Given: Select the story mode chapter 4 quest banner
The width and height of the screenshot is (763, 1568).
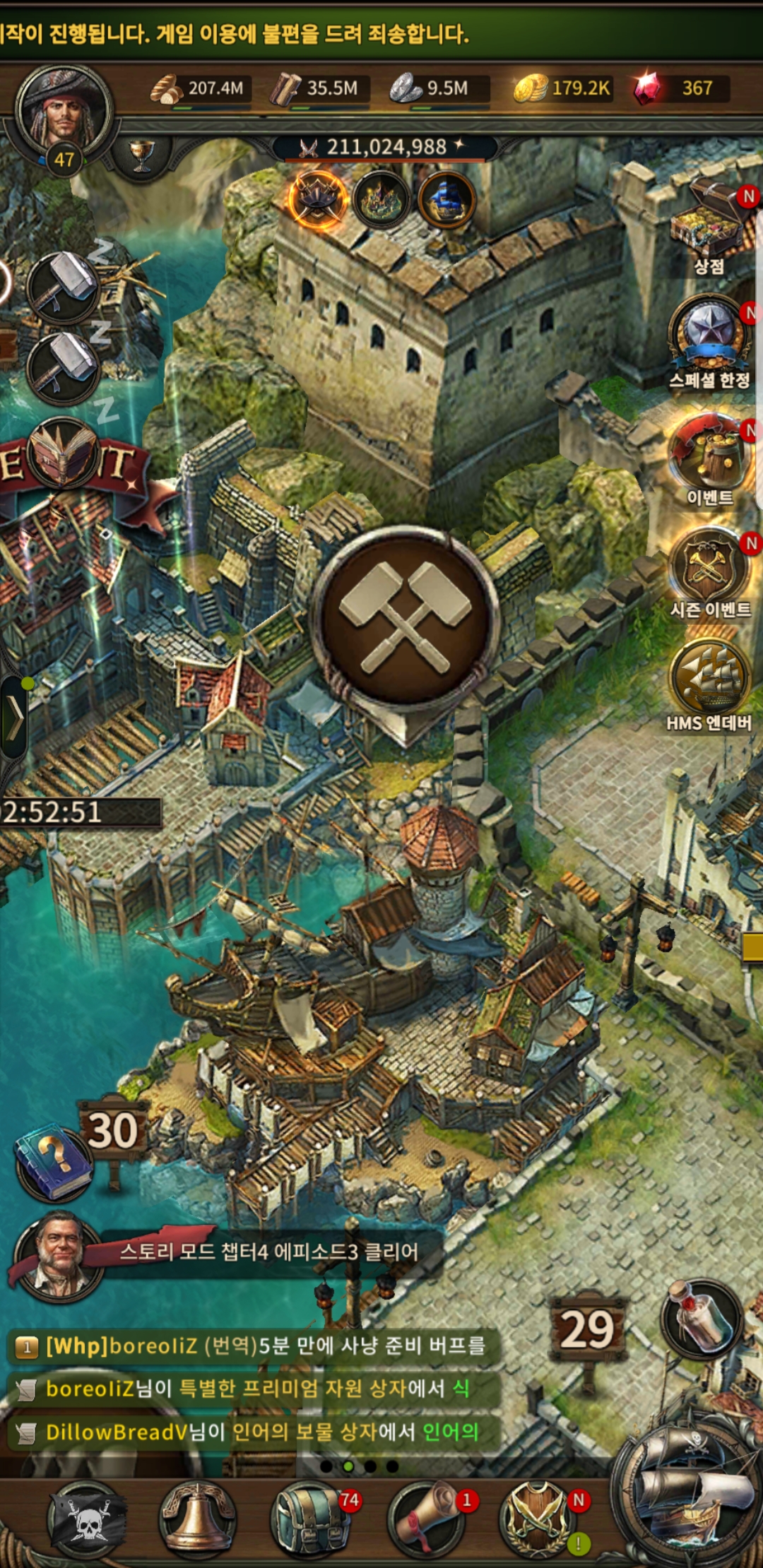Looking at the screenshot, I should (268, 1252).
